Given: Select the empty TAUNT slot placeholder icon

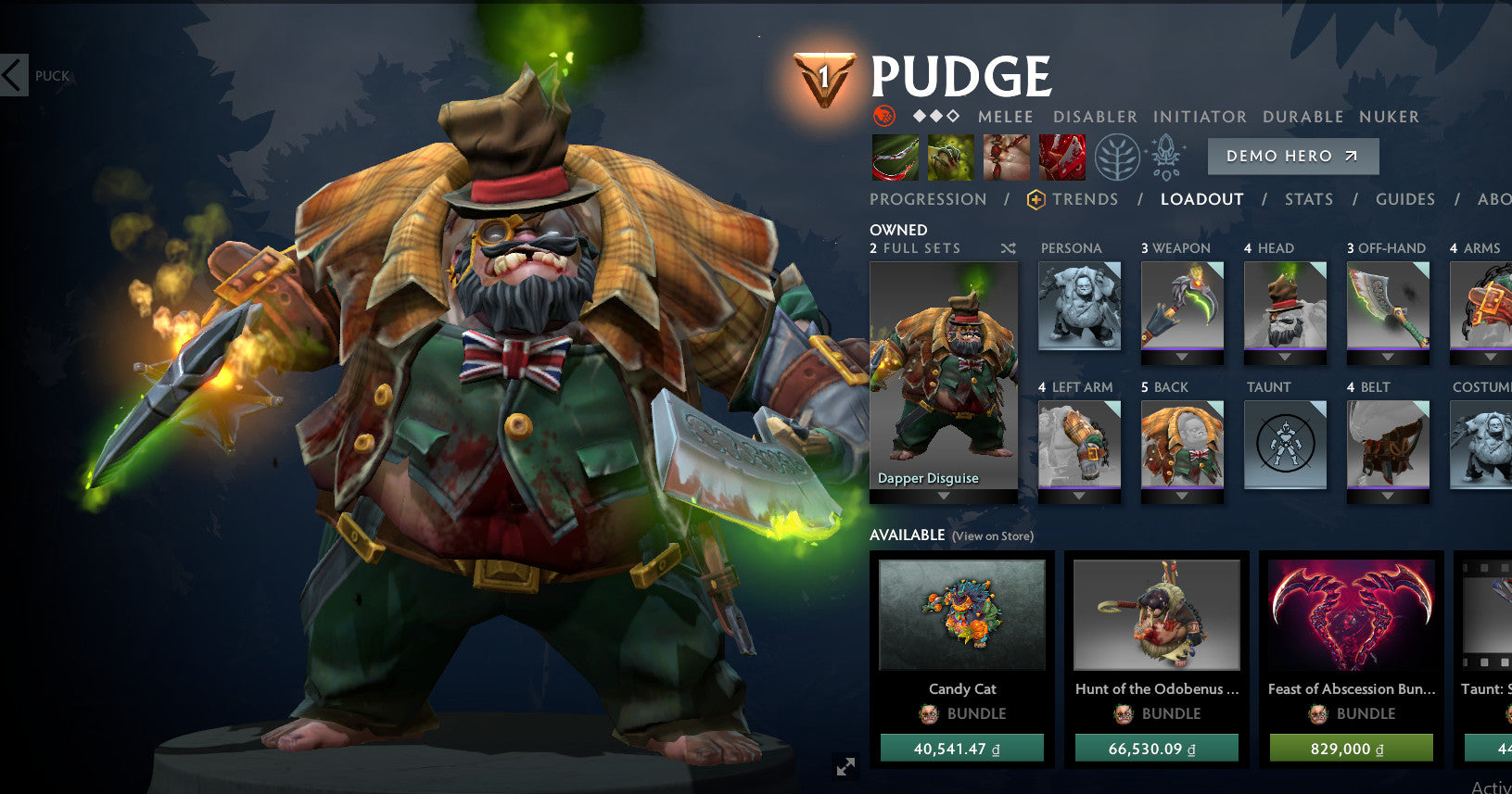Looking at the screenshot, I should pyautogui.click(x=1285, y=445).
